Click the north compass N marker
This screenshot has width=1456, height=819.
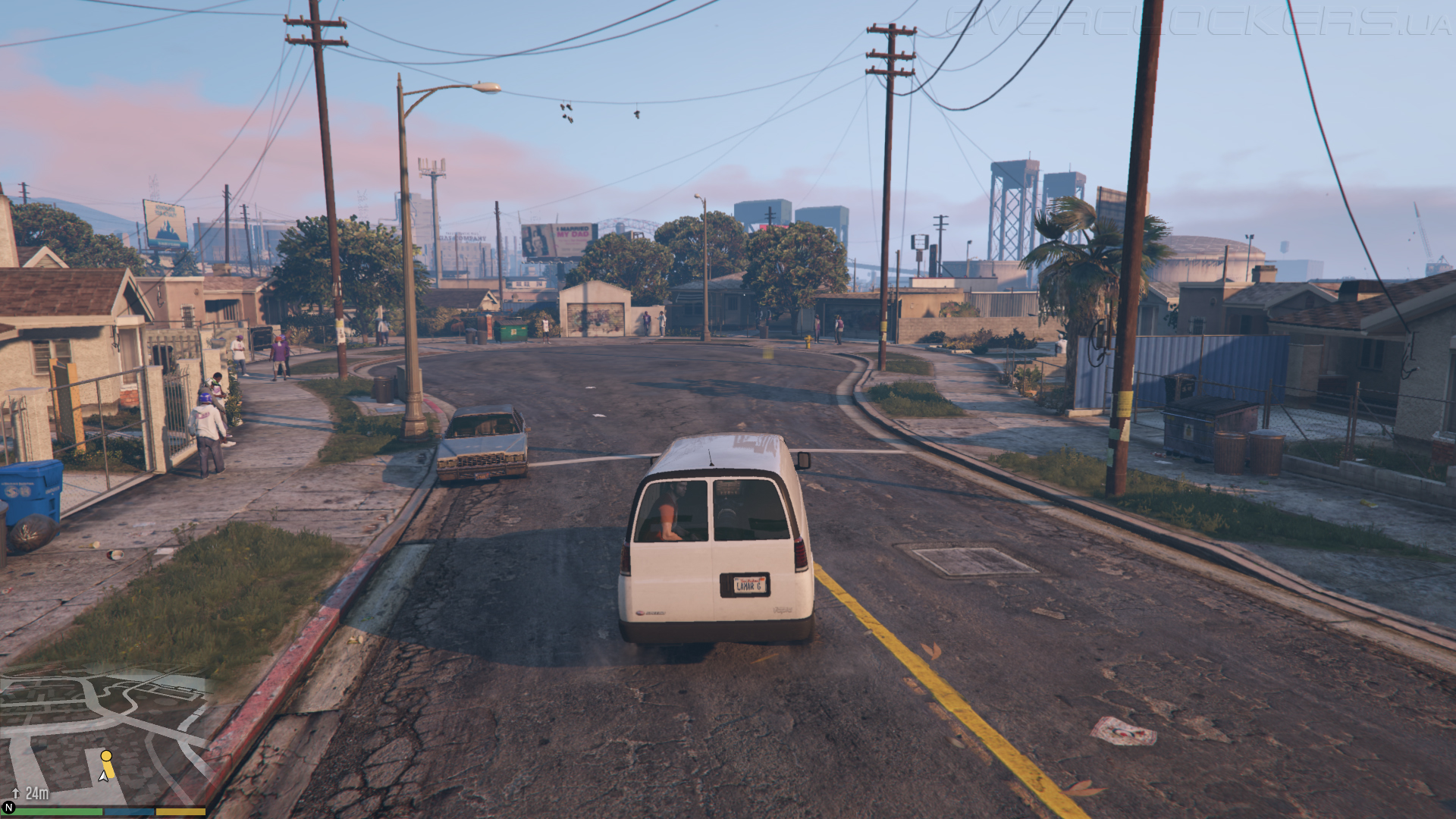(x=9, y=808)
